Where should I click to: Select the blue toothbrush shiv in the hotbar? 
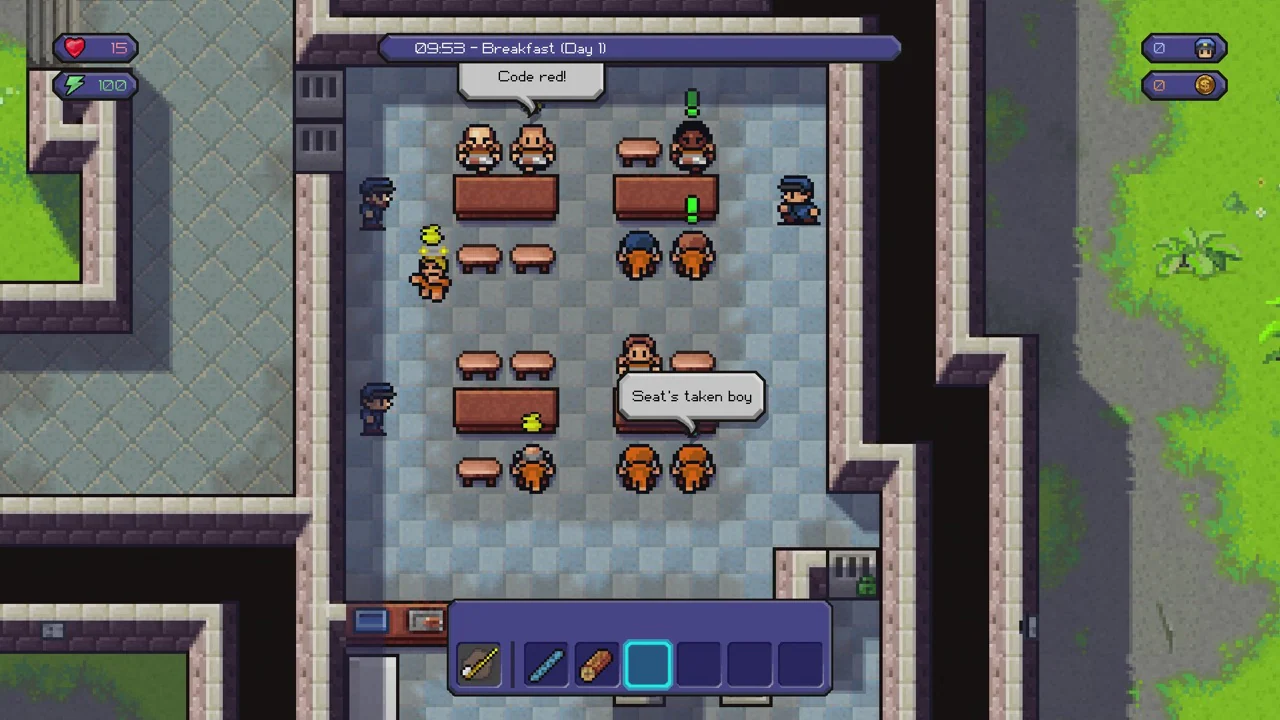(x=545, y=665)
